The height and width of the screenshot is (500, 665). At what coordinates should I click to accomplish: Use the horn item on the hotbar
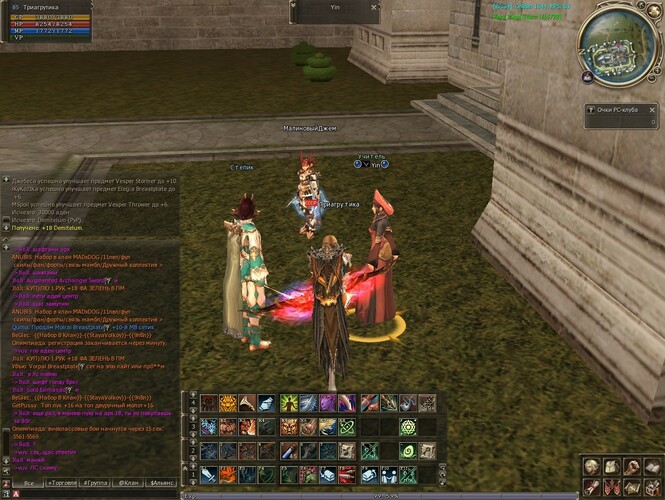[246, 403]
